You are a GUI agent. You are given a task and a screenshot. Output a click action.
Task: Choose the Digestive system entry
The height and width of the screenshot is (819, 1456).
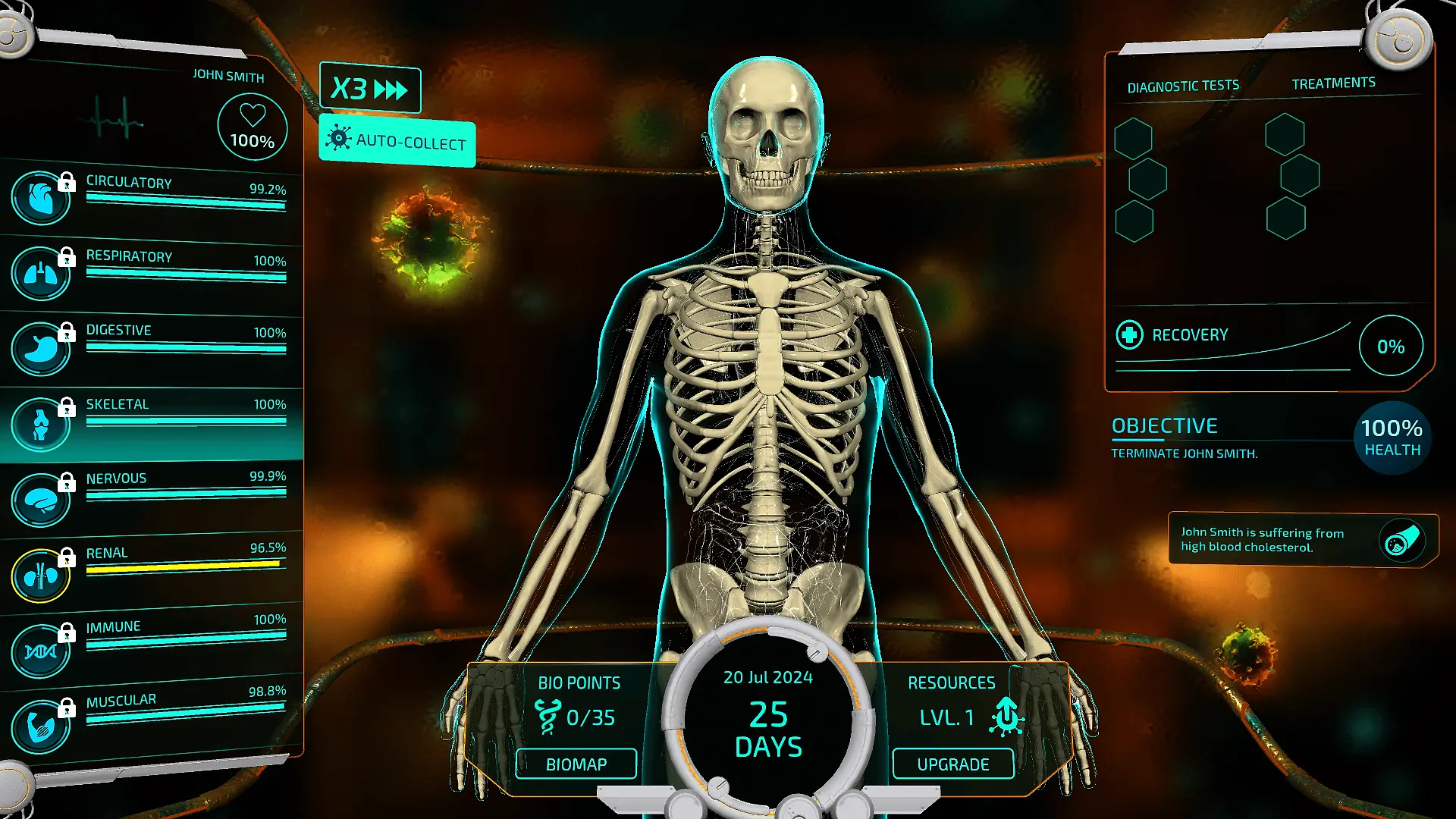[152, 344]
